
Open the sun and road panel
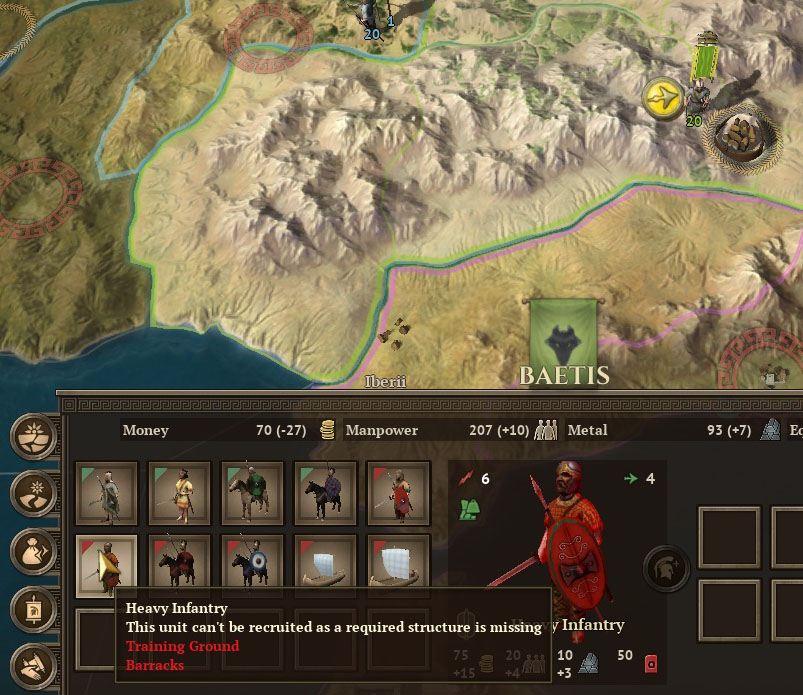pyautogui.click(x=33, y=493)
